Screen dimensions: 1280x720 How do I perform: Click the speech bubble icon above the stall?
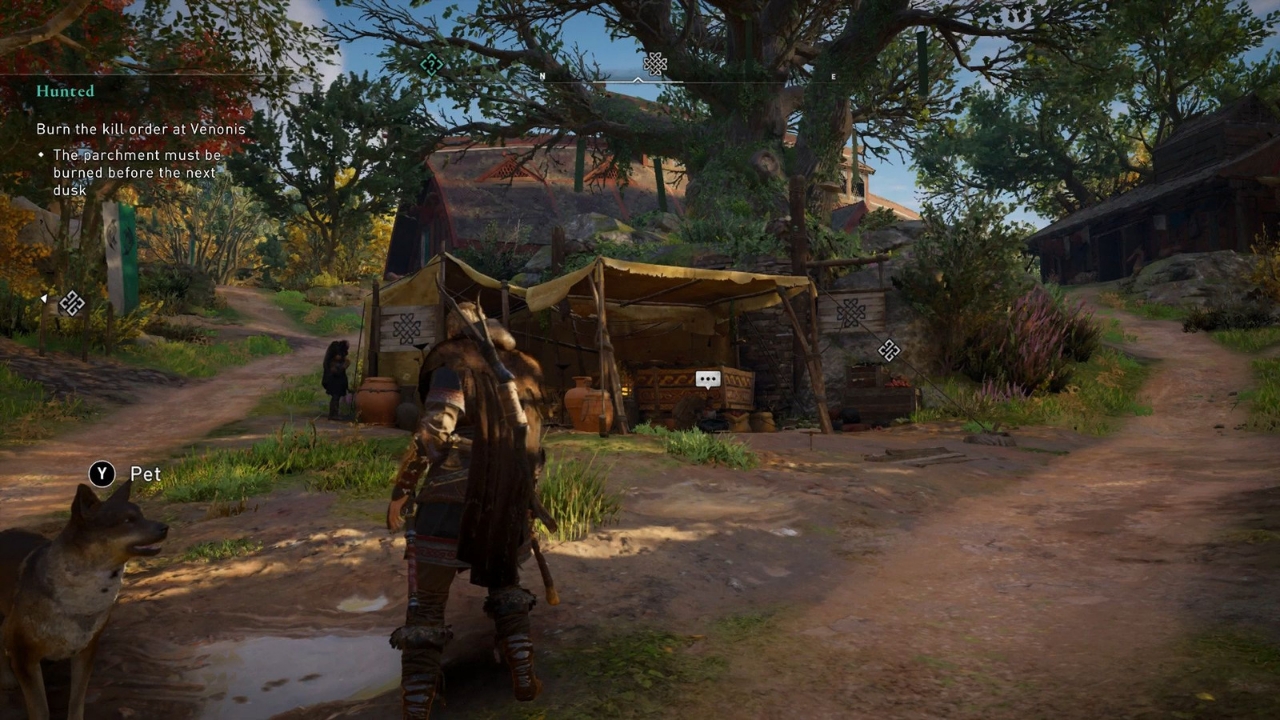click(x=708, y=379)
